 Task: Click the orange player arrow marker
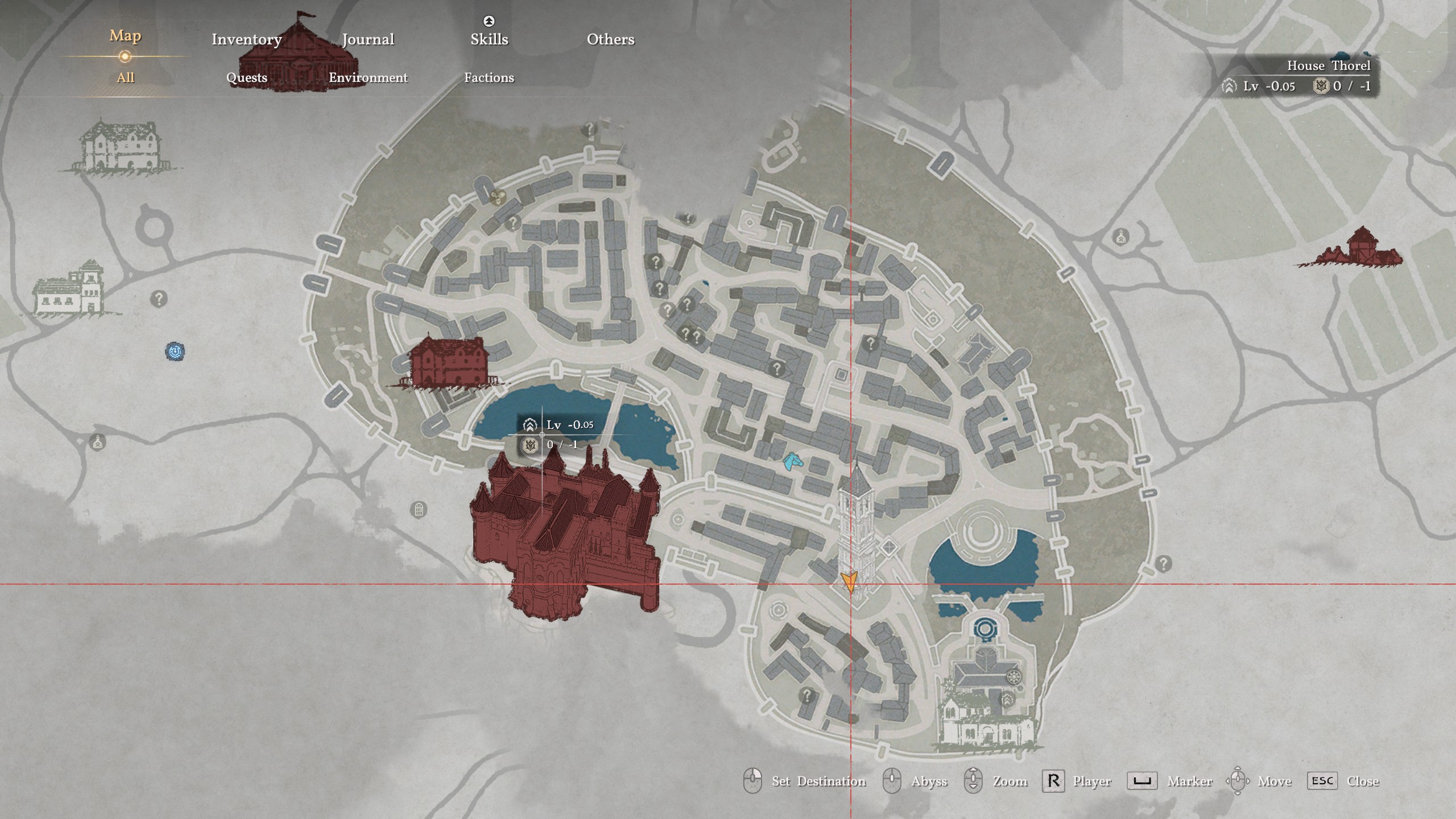point(849,582)
